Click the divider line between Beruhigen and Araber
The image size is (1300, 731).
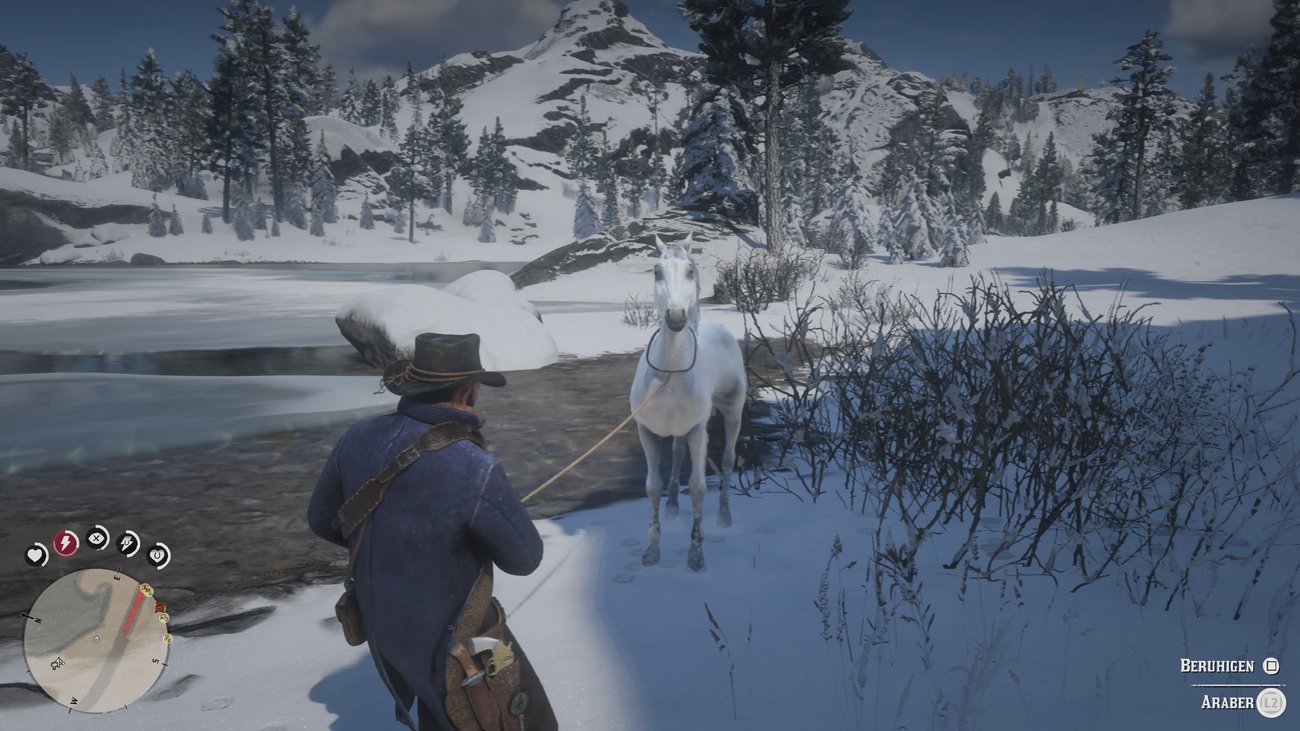pos(1237,685)
